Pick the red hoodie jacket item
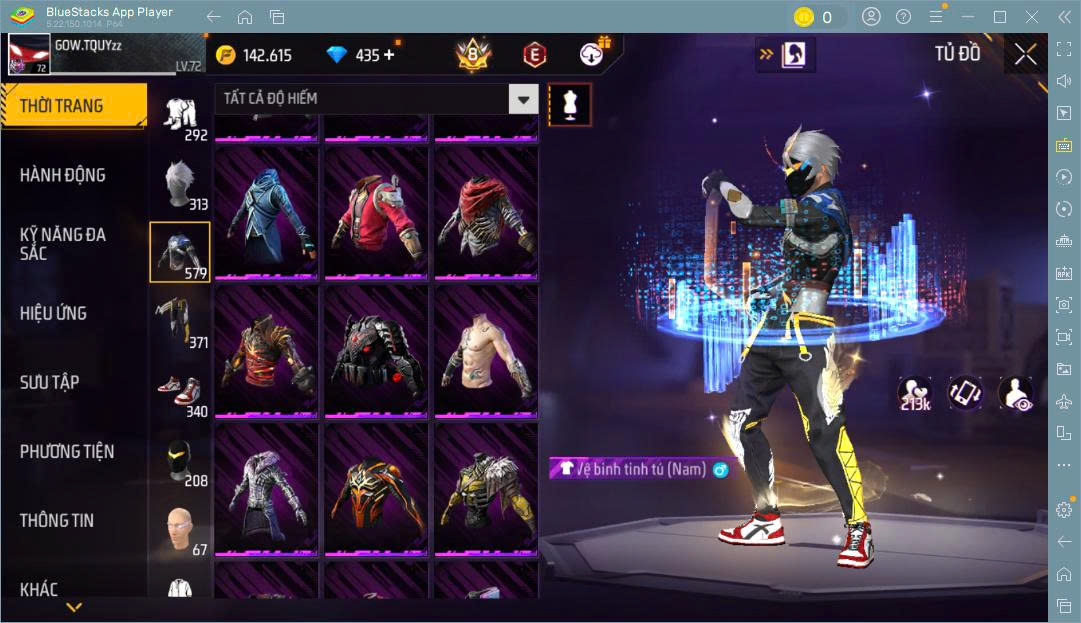The image size is (1081, 623). (377, 212)
